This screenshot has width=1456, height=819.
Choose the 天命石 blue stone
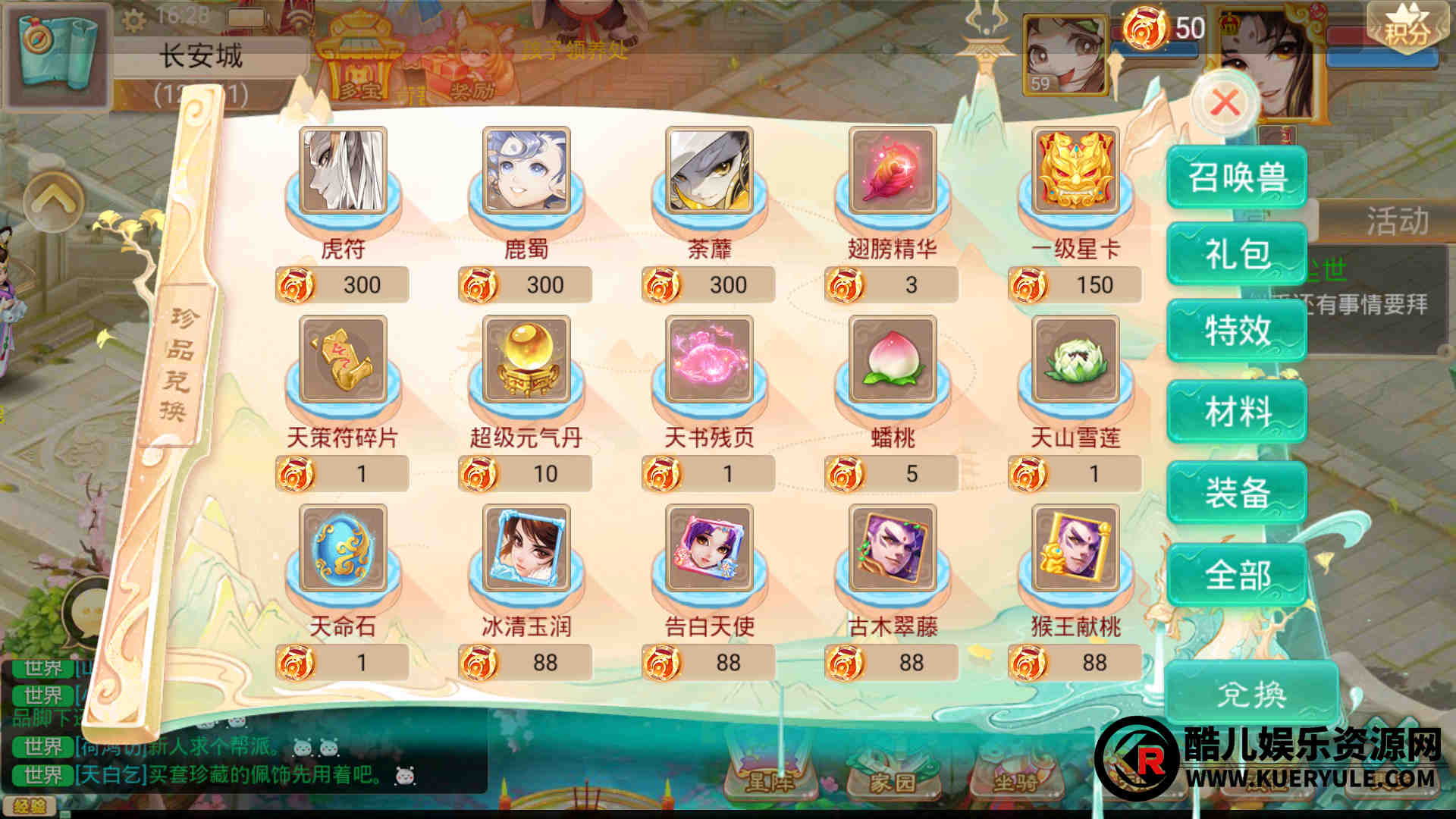coord(343,548)
